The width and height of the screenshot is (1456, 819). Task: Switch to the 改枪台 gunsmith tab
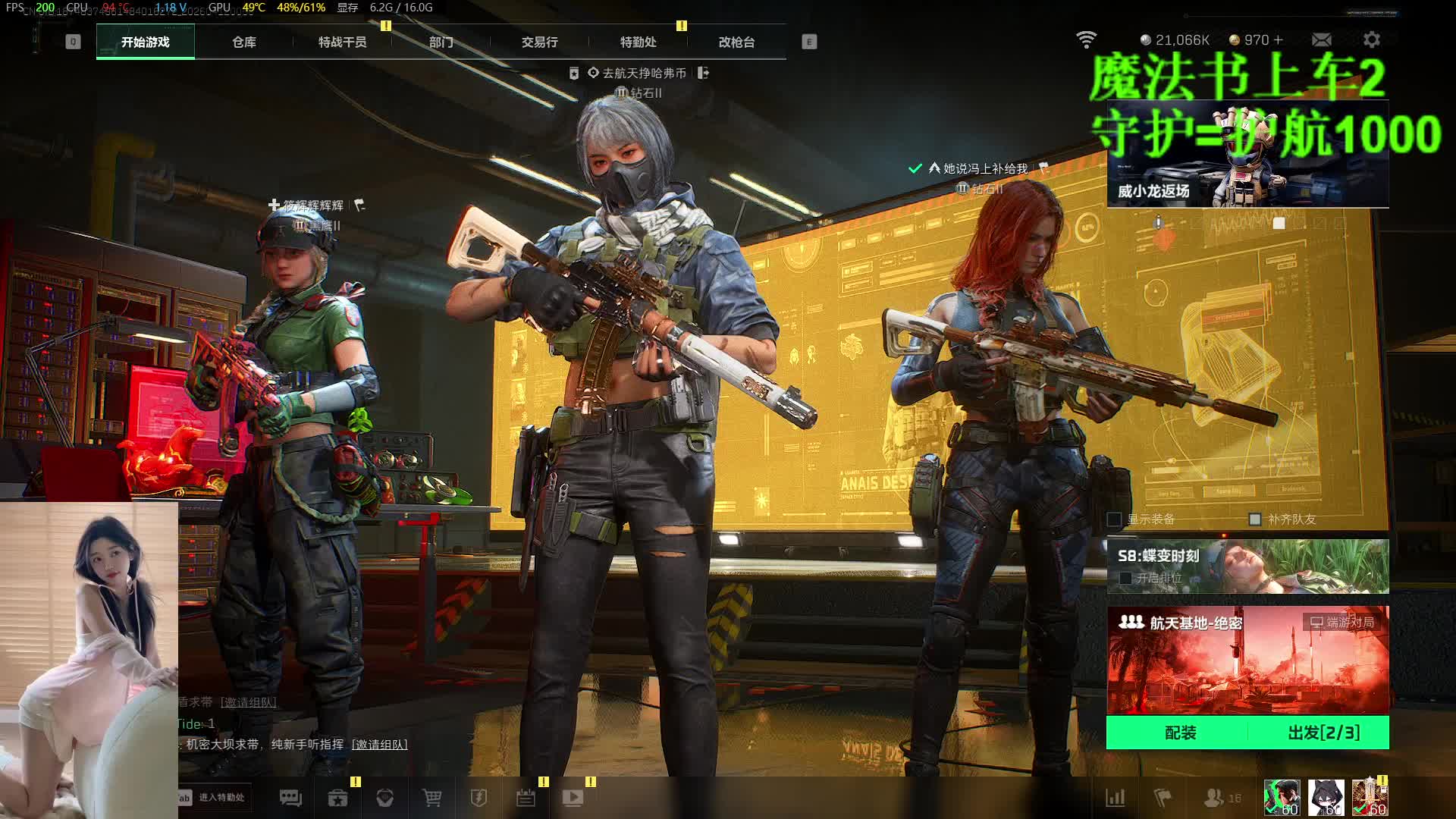736,42
